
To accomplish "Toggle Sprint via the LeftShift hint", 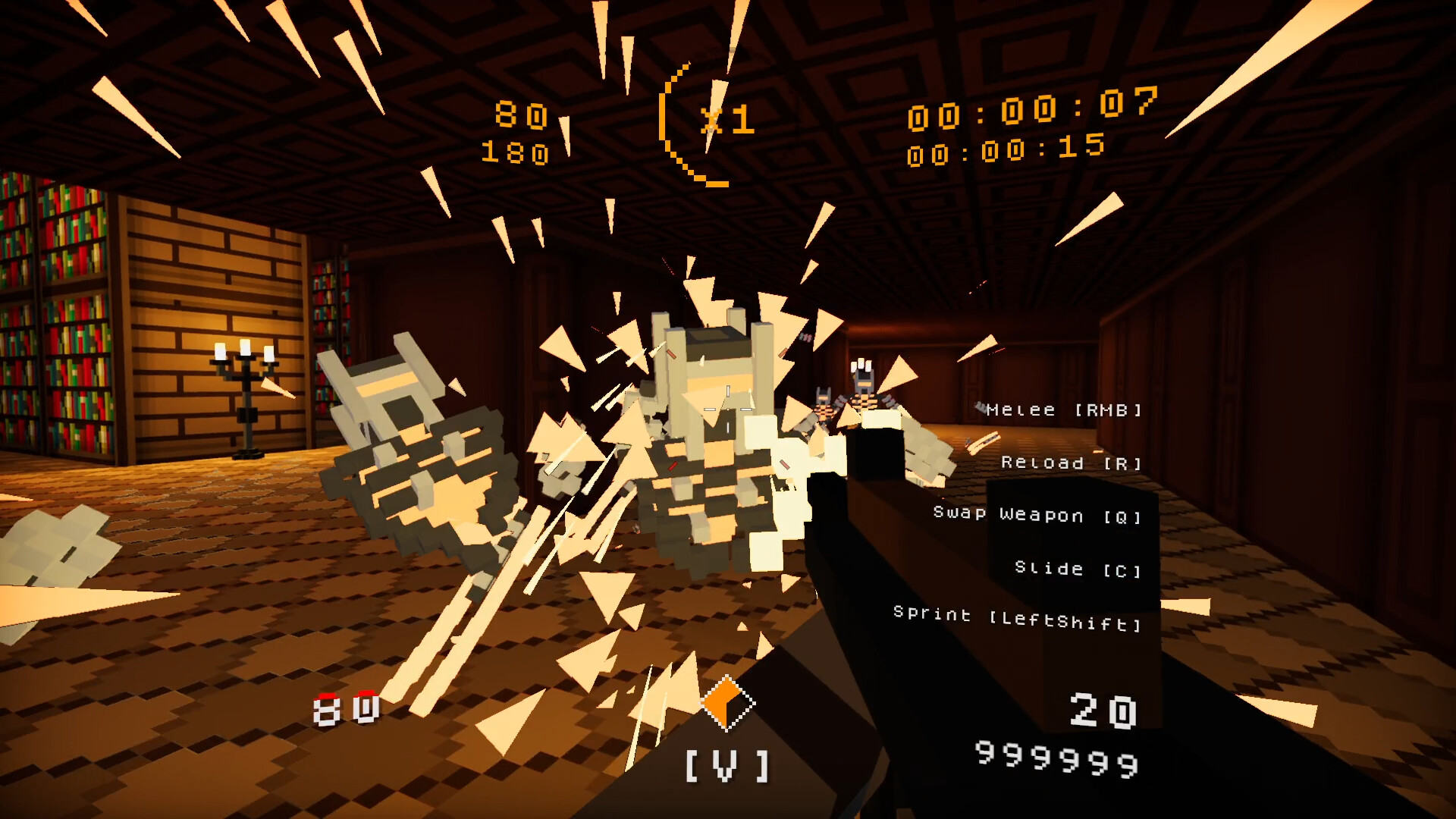I will coord(1016,614).
